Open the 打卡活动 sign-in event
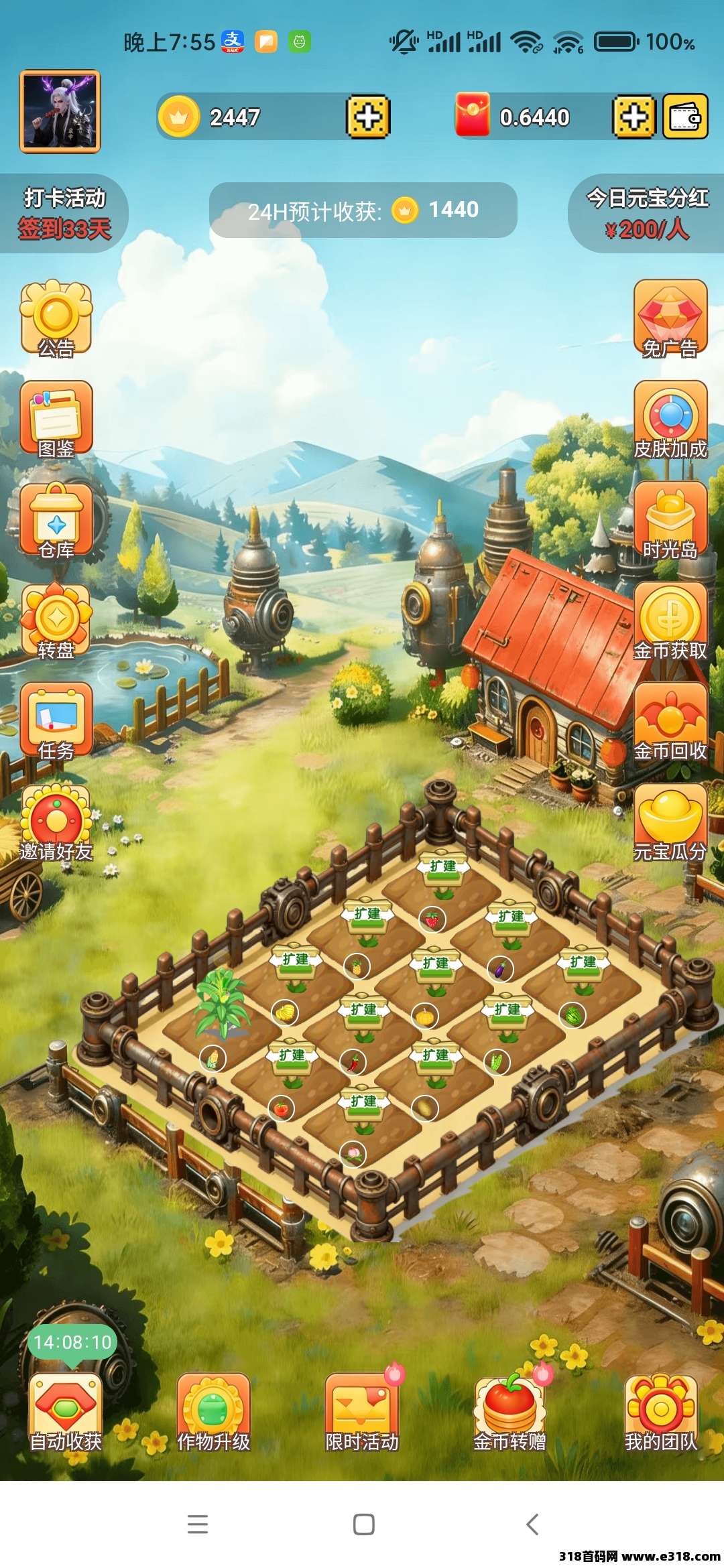 (x=64, y=213)
